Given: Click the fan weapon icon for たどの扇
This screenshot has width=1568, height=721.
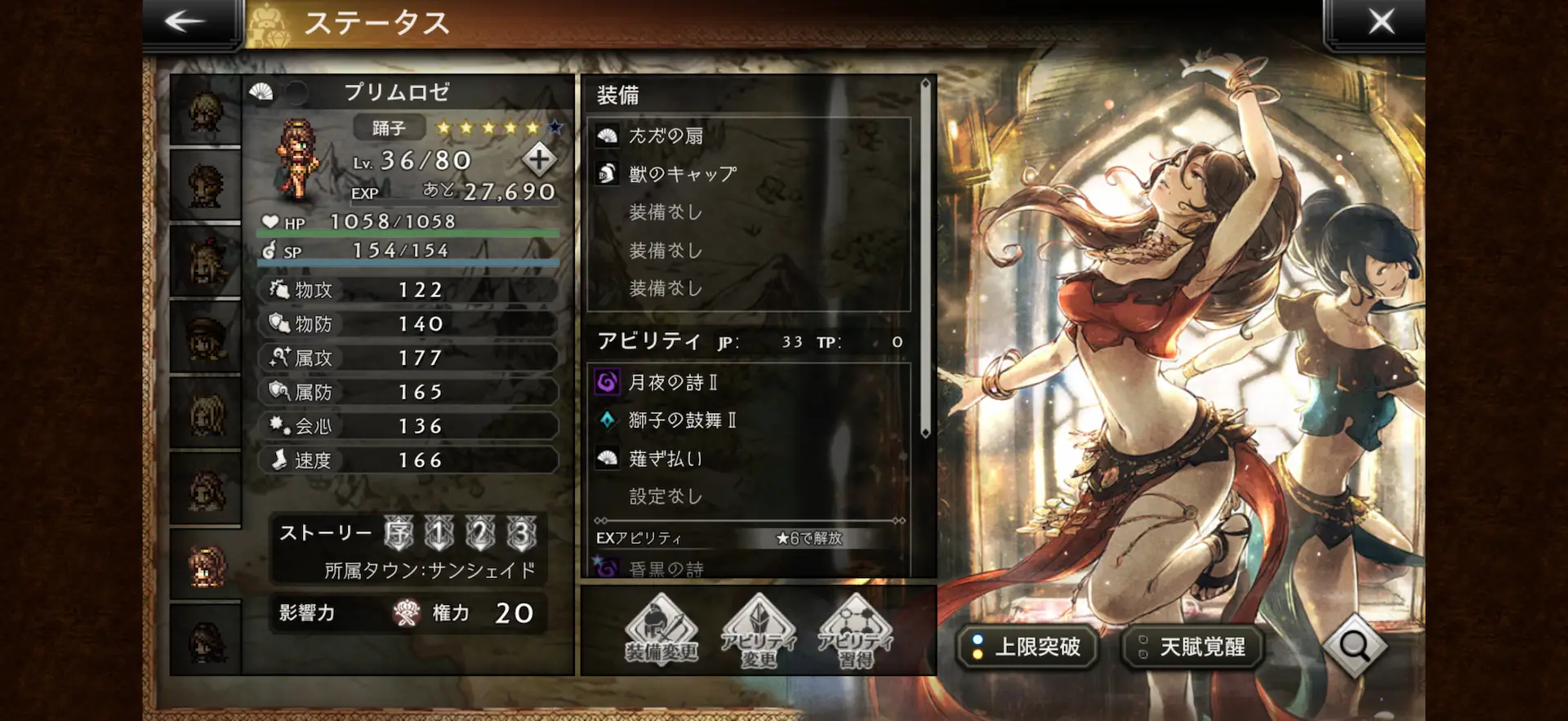Looking at the screenshot, I should [x=606, y=136].
